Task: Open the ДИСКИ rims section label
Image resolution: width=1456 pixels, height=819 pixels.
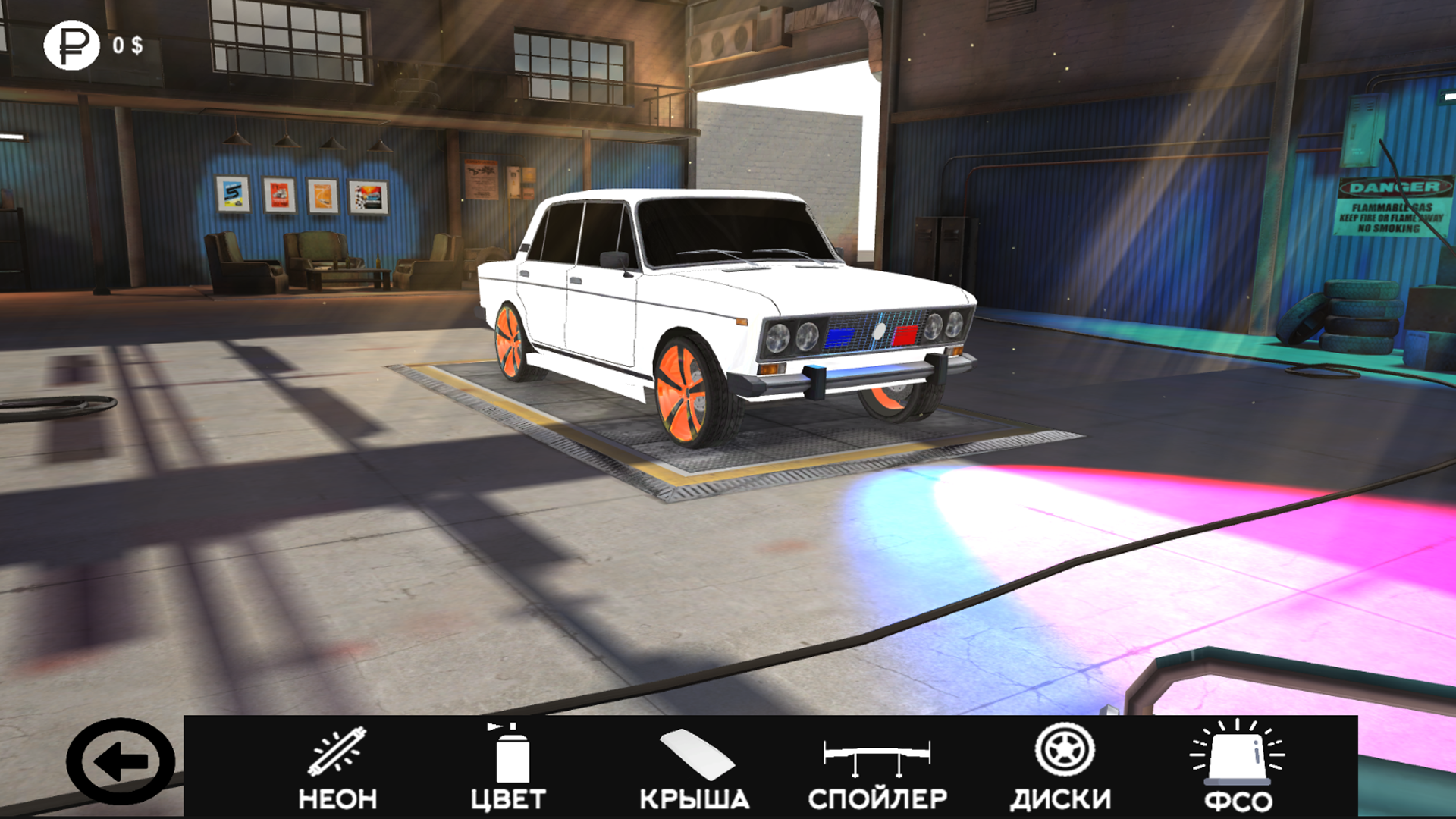Action: click(x=1062, y=799)
